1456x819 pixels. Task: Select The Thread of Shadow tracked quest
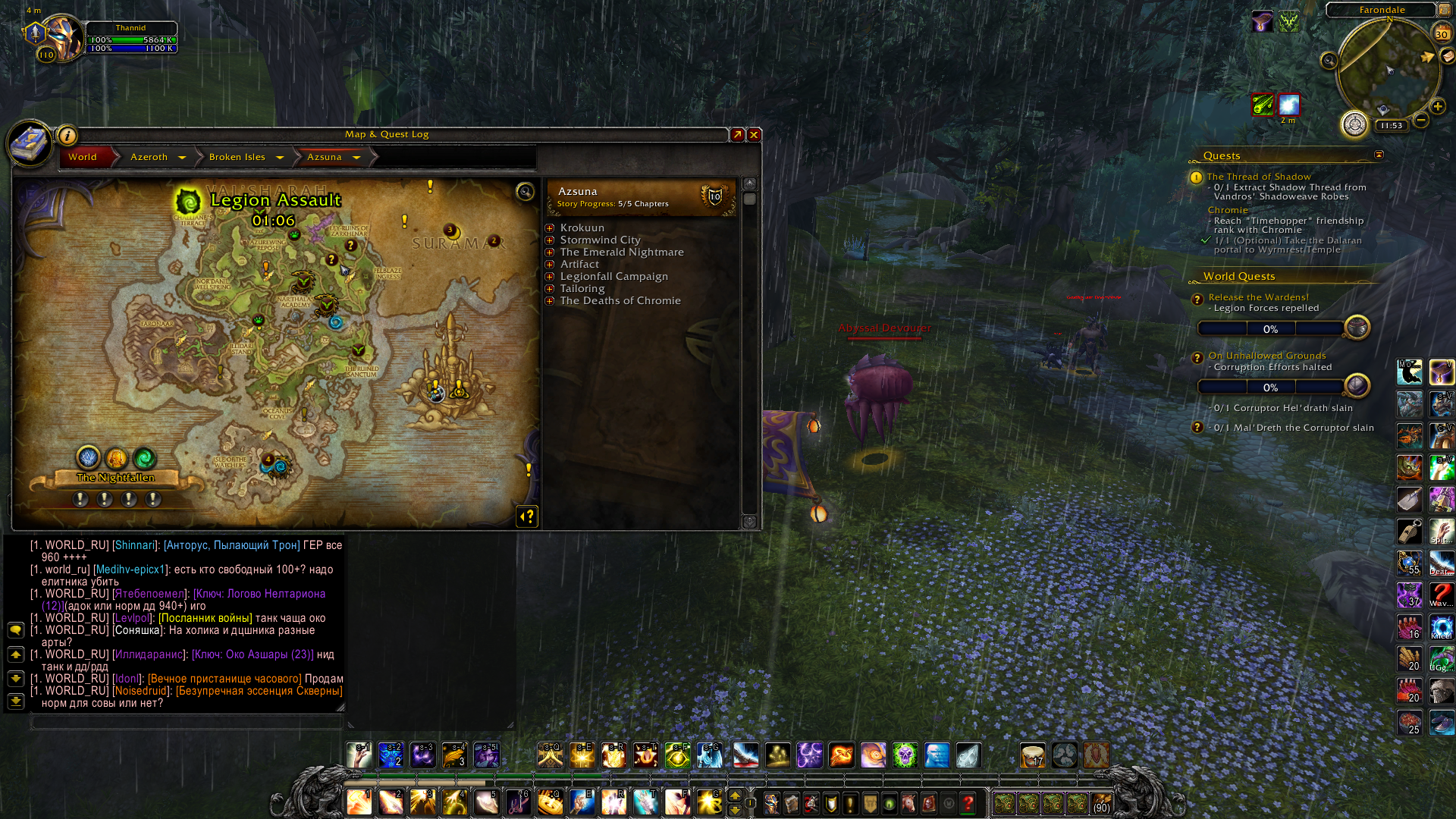point(1259,177)
